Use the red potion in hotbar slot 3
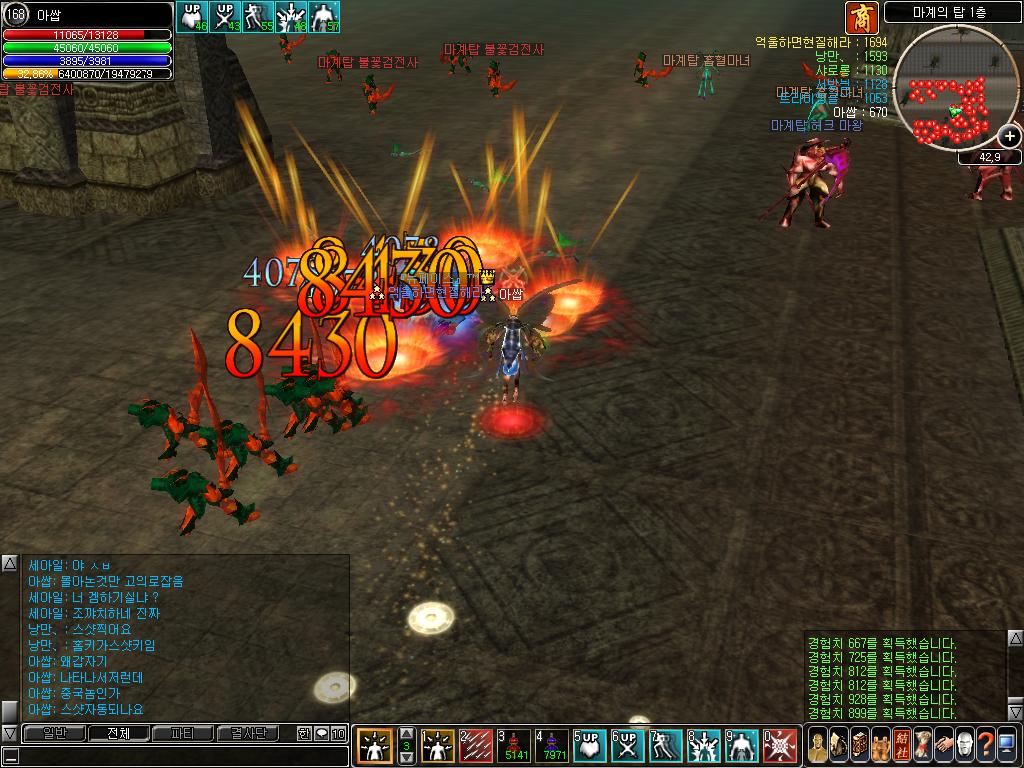Screen dimensions: 1024x768 516,746
